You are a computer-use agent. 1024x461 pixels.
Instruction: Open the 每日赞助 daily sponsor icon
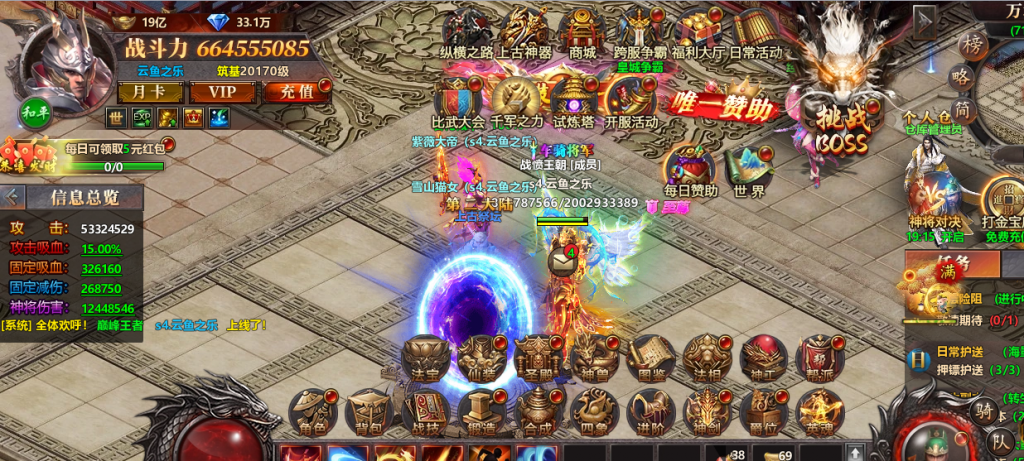[691, 168]
